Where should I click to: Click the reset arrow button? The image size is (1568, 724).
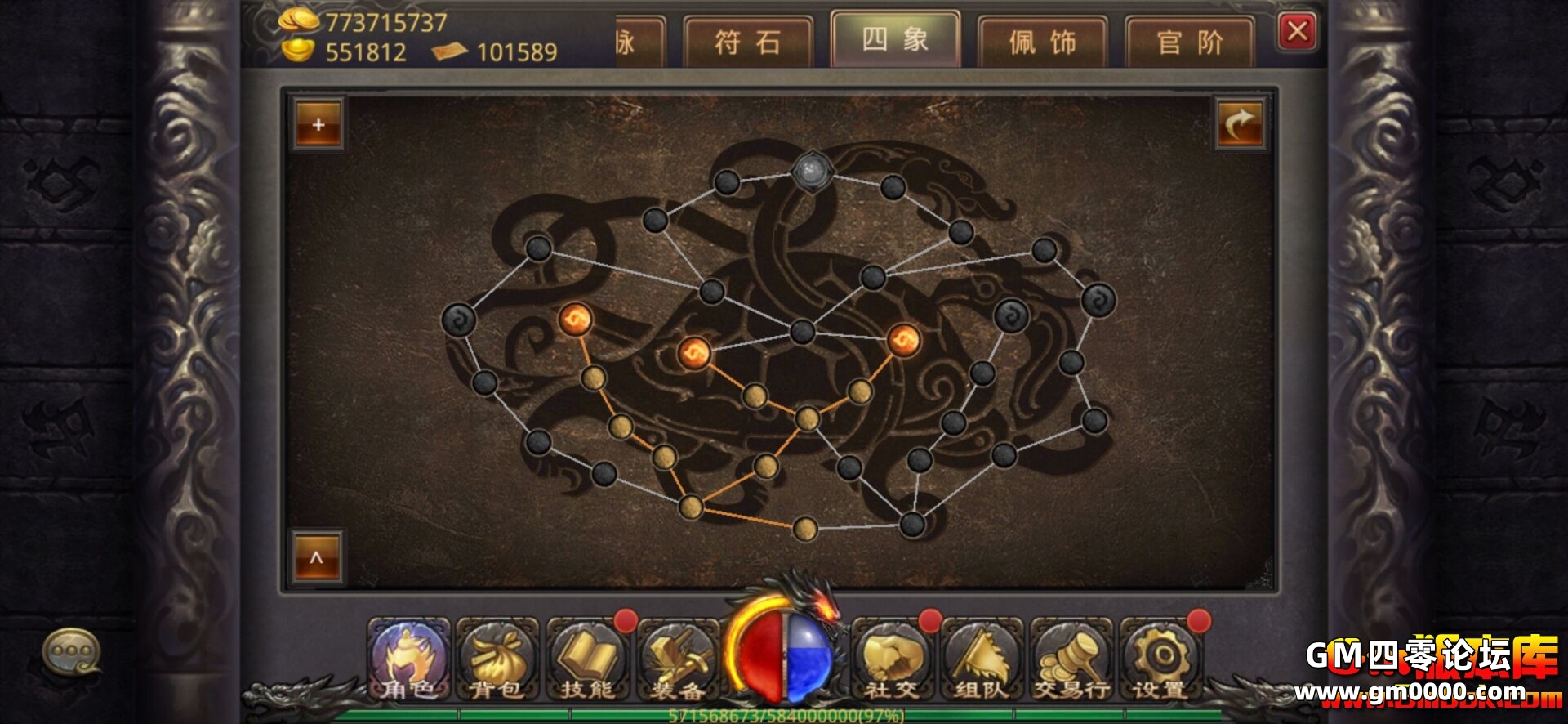(x=1241, y=122)
